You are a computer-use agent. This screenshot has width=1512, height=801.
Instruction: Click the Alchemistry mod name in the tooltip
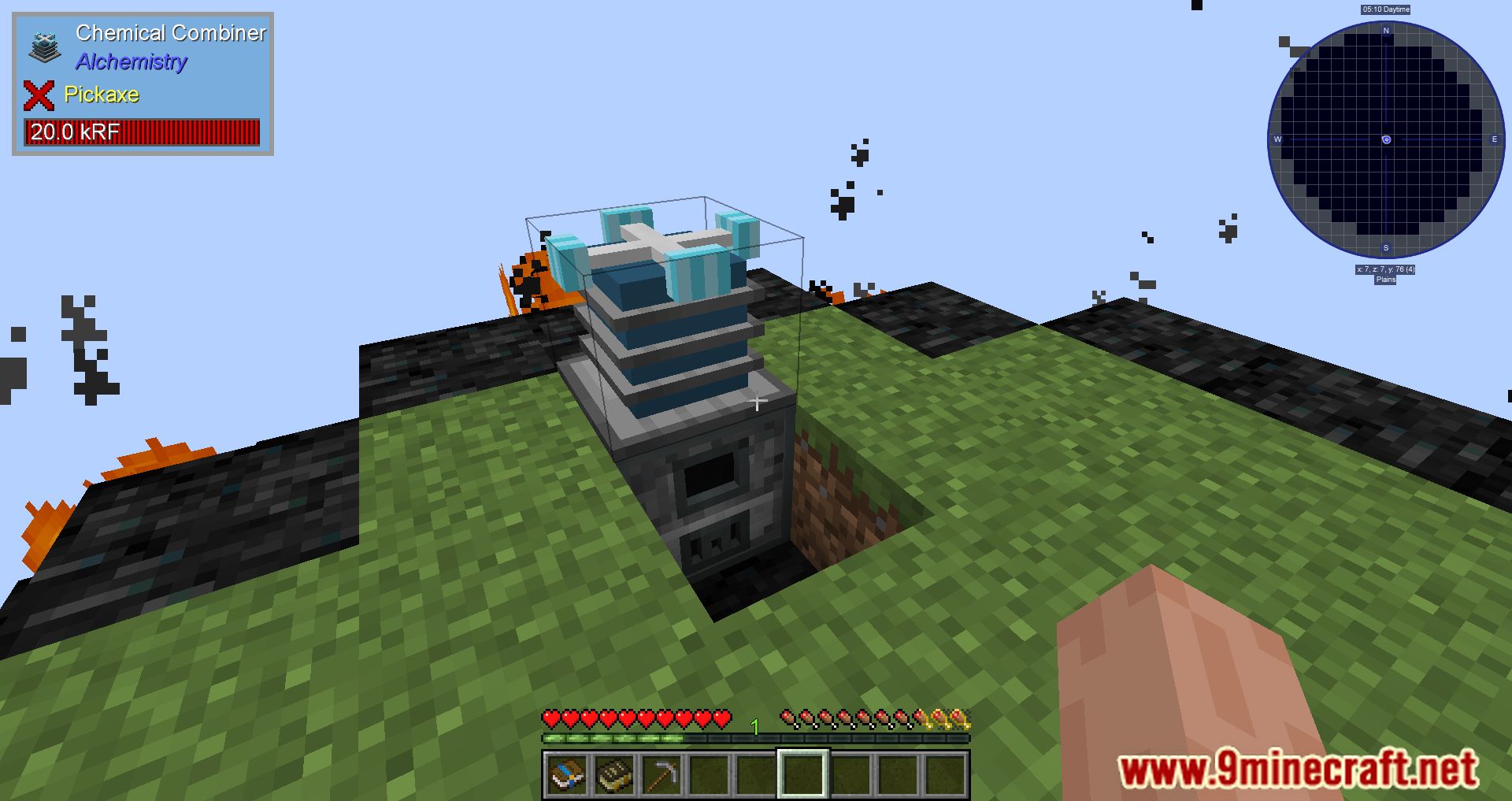click(x=131, y=62)
